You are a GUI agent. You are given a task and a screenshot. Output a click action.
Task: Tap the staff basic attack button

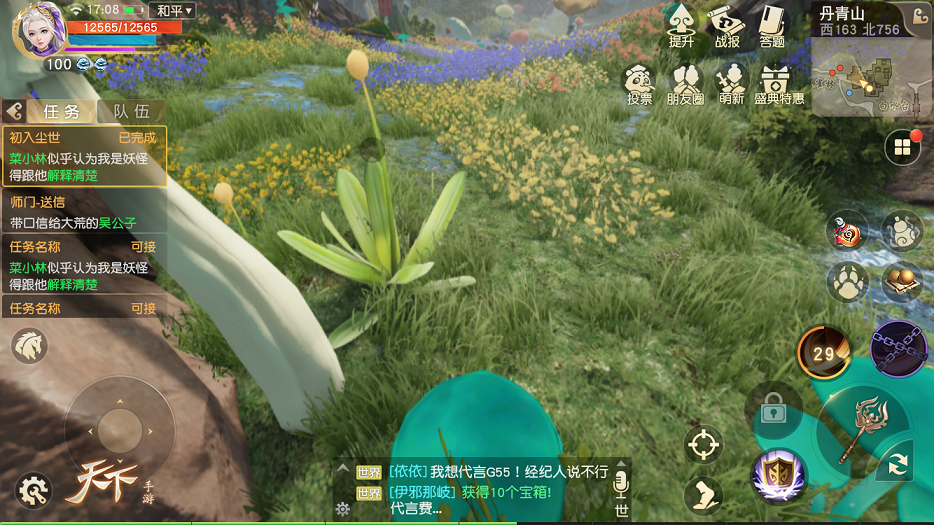[x=861, y=426]
